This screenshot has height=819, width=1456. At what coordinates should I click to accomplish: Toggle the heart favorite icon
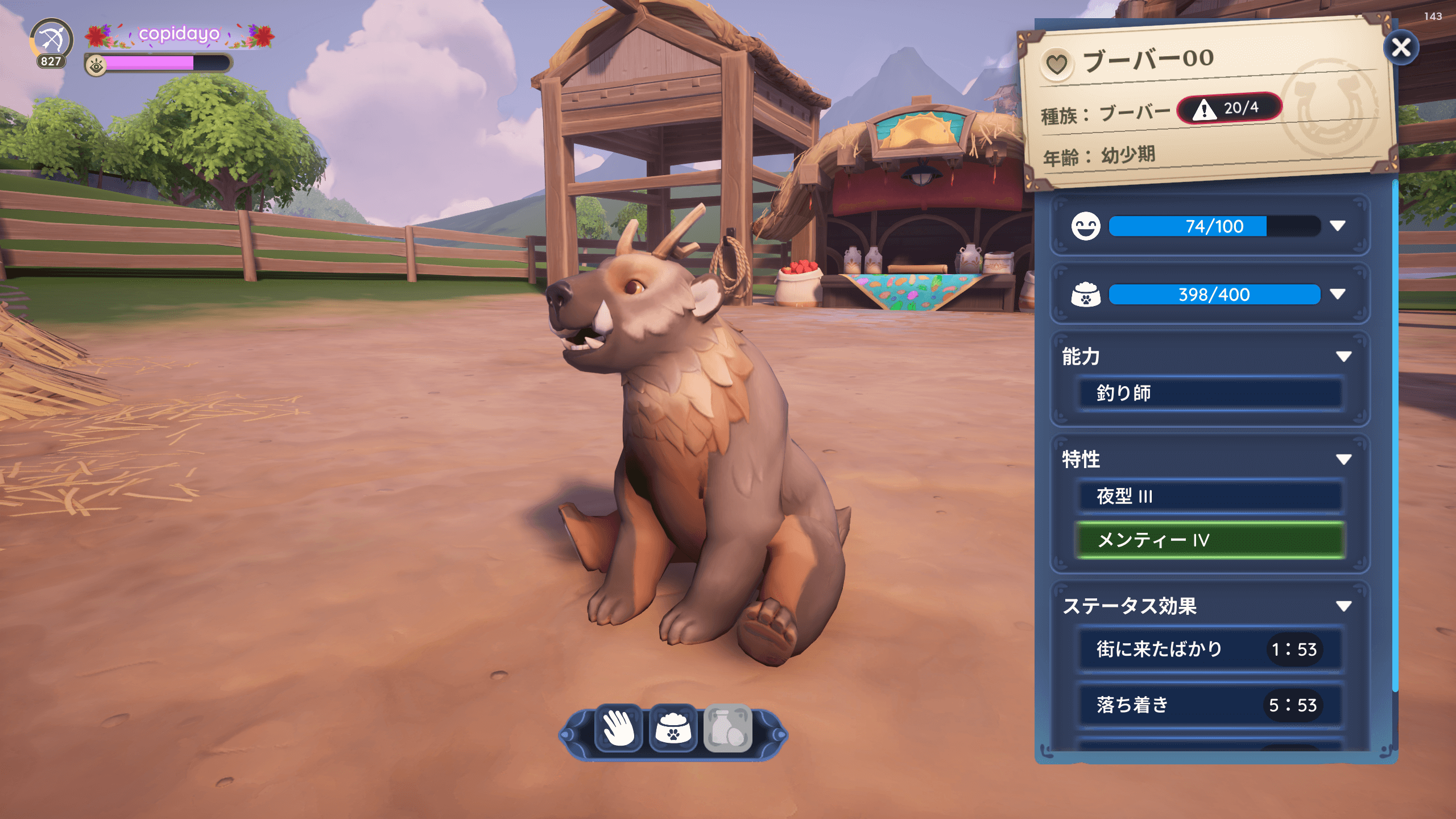pos(1057,64)
